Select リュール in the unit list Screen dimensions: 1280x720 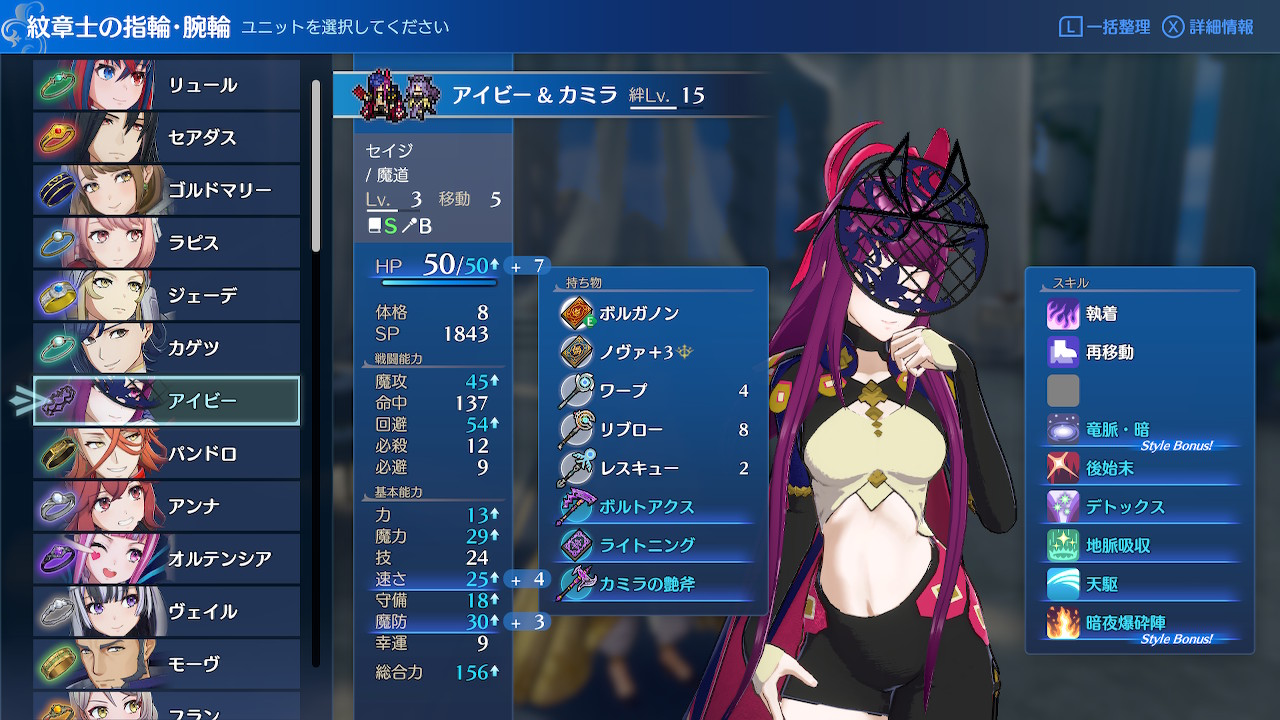[x=167, y=85]
